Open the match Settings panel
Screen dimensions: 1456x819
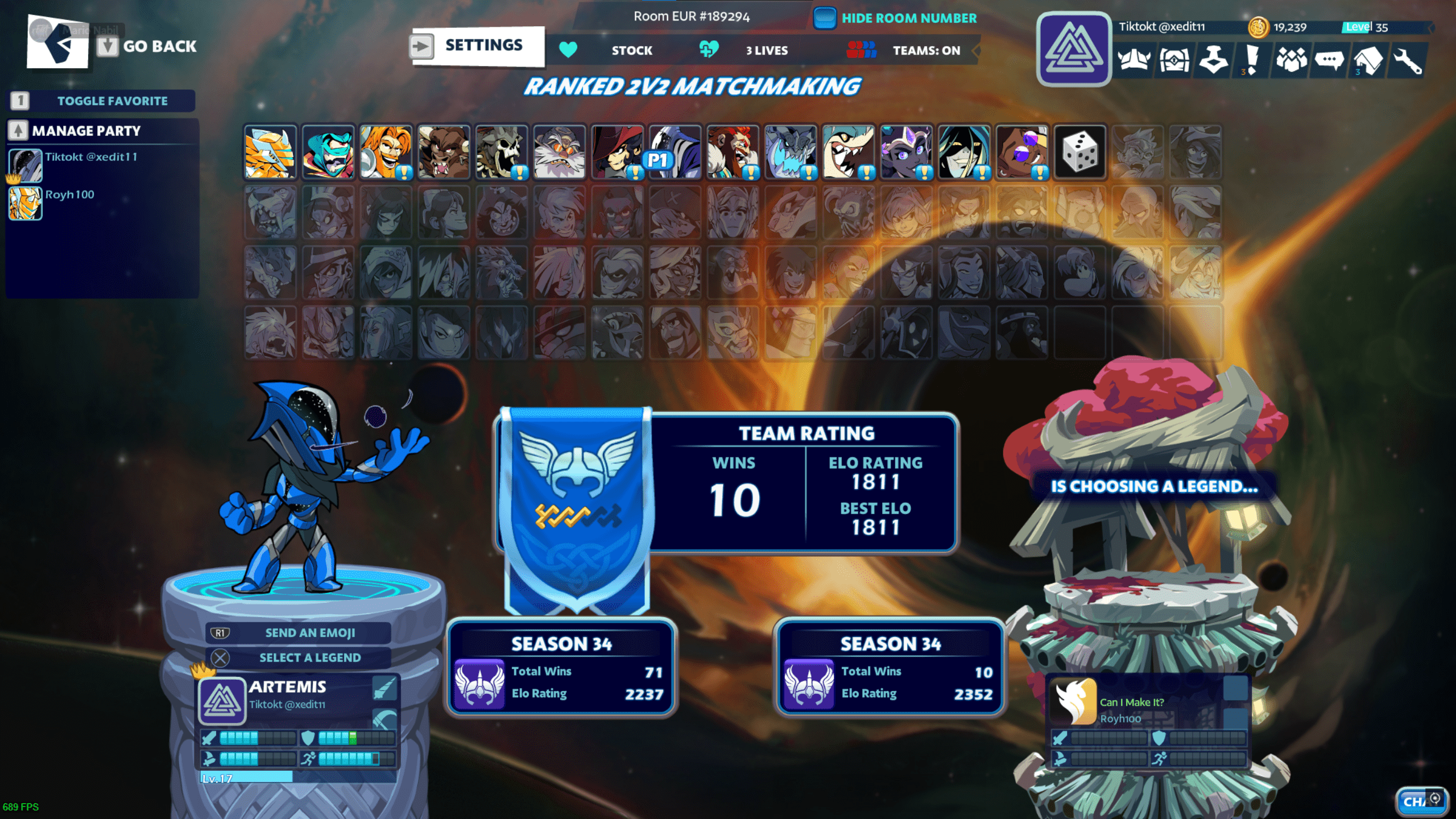pyautogui.click(x=478, y=45)
